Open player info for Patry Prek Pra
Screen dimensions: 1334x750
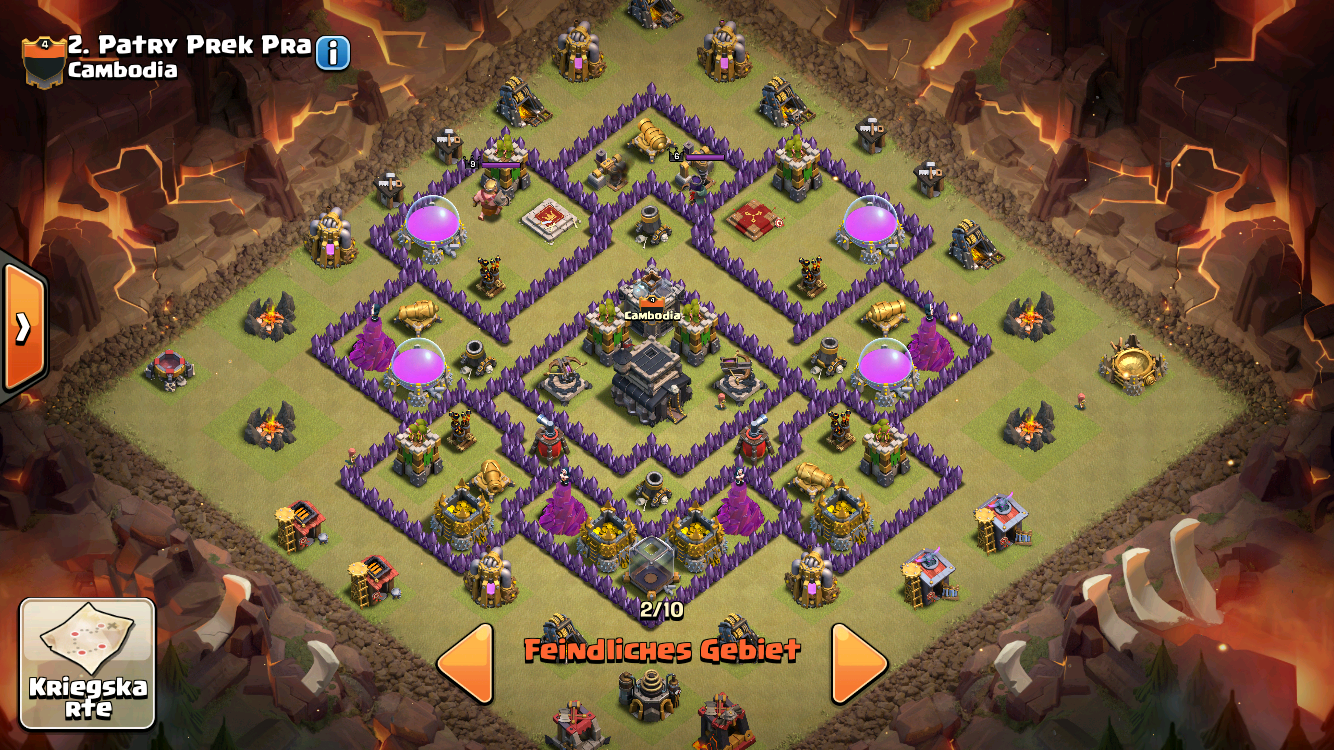click(x=333, y=53)
